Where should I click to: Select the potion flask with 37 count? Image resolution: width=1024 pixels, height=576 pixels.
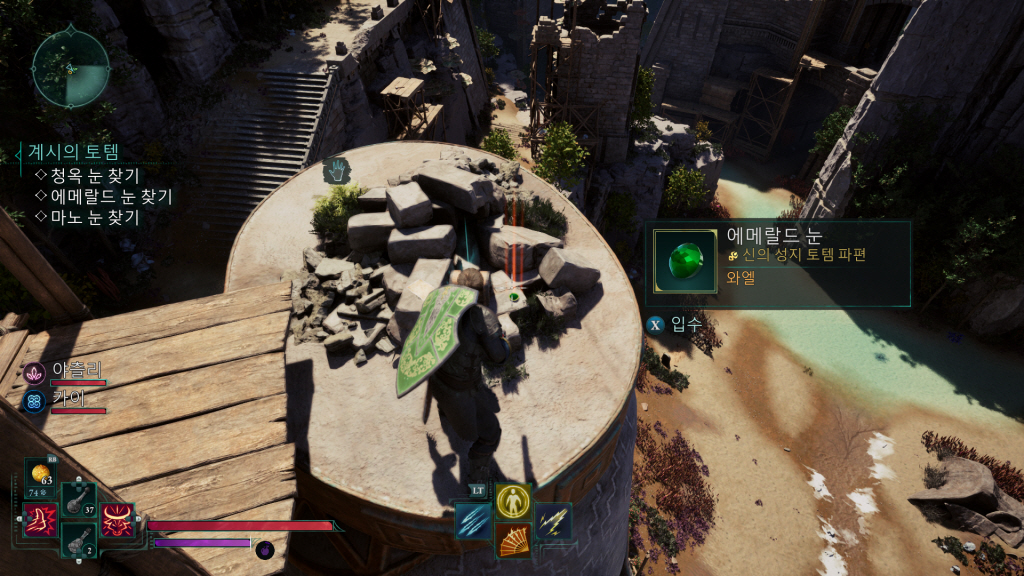78,500
